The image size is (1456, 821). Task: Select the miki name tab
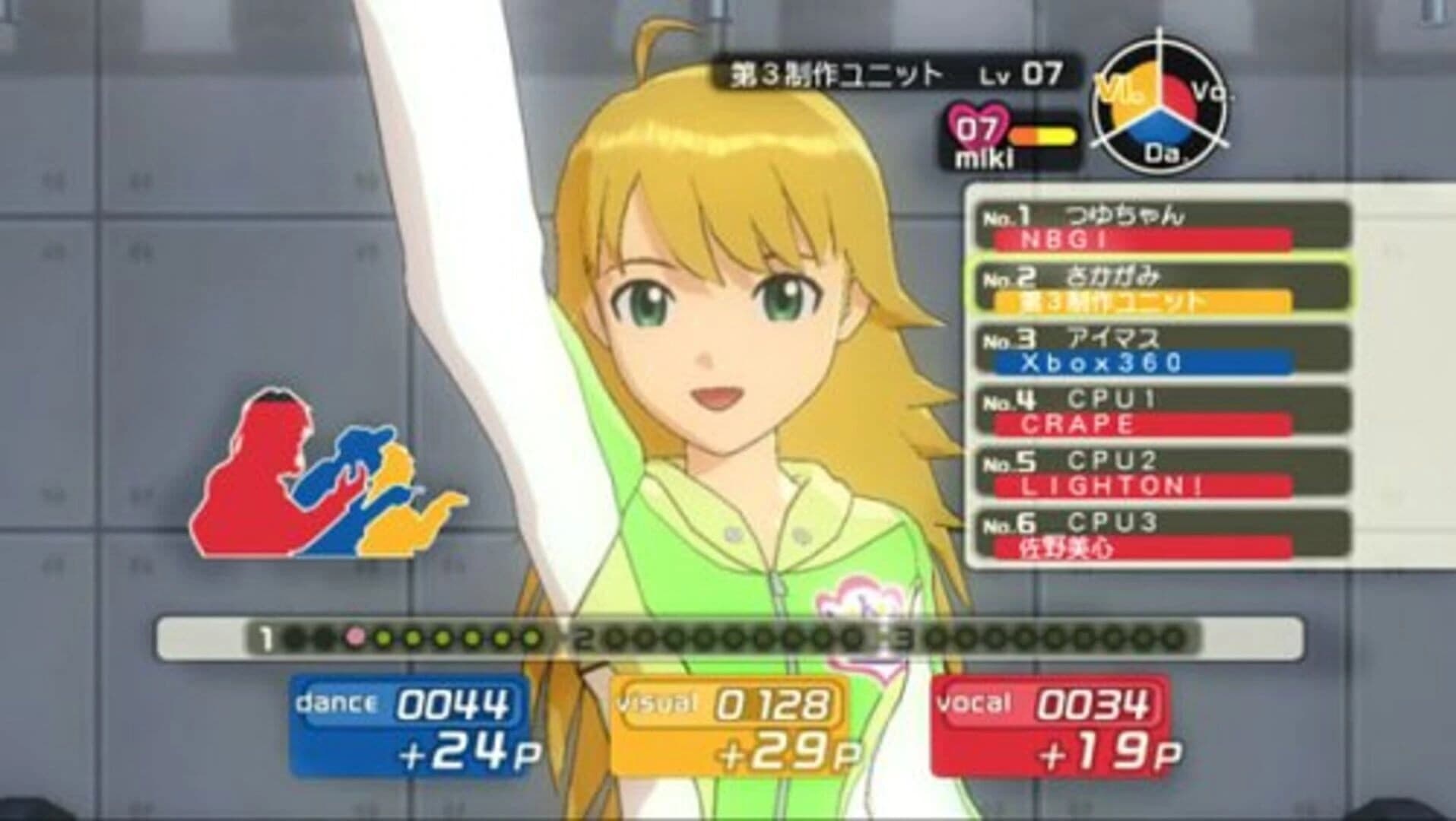[x=981, y=160]
